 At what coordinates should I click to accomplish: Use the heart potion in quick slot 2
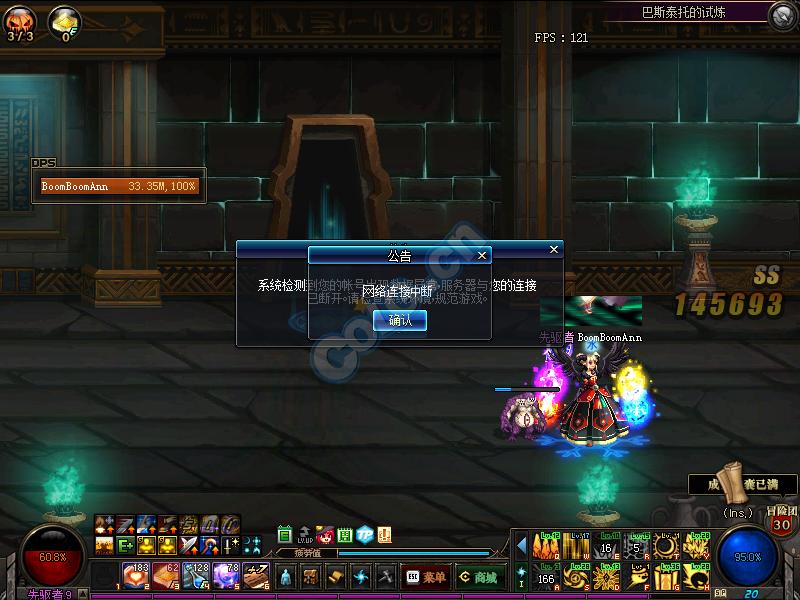[136, 576]
